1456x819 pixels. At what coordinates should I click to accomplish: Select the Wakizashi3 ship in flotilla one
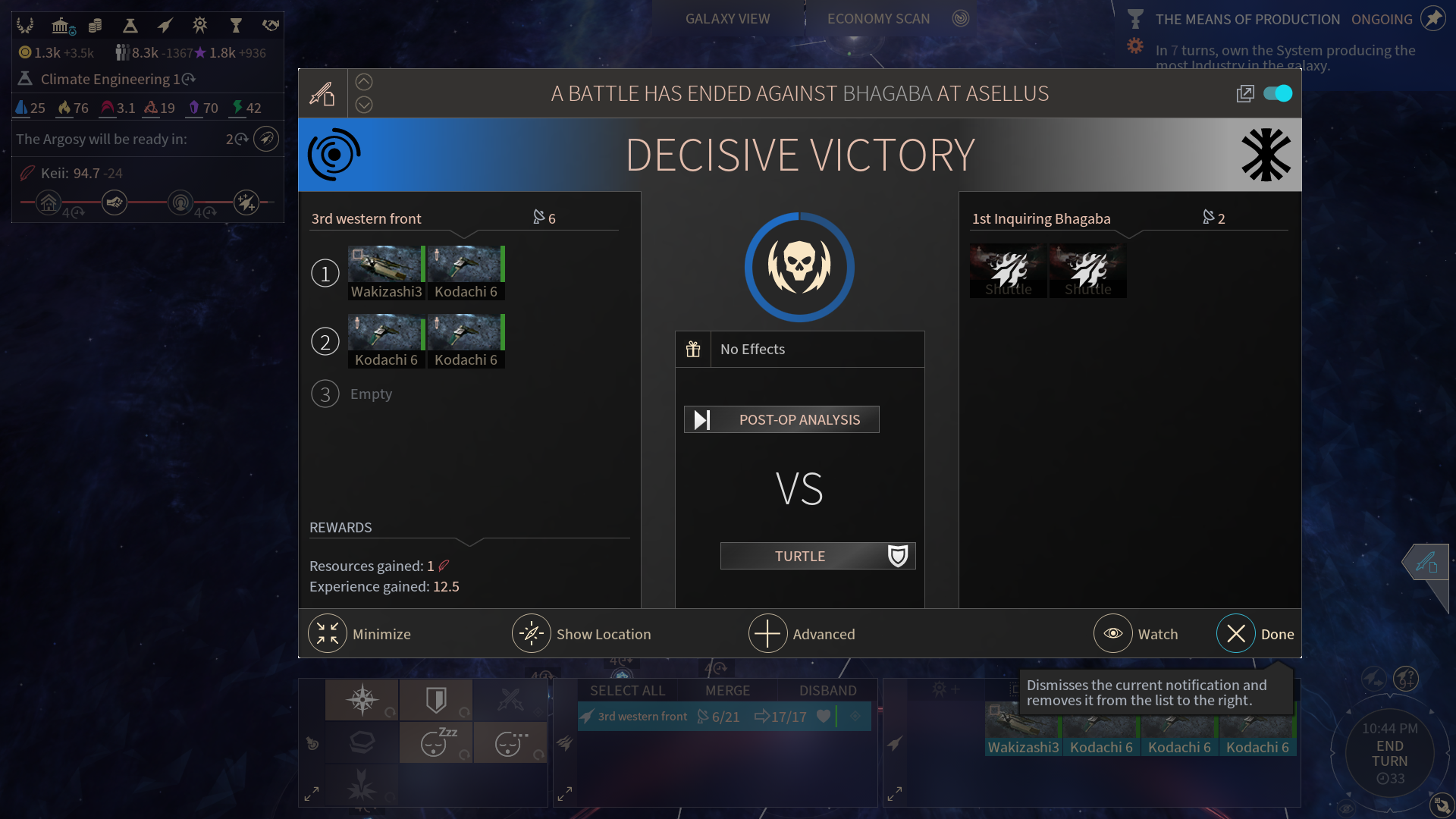click(x=386, y=272)
